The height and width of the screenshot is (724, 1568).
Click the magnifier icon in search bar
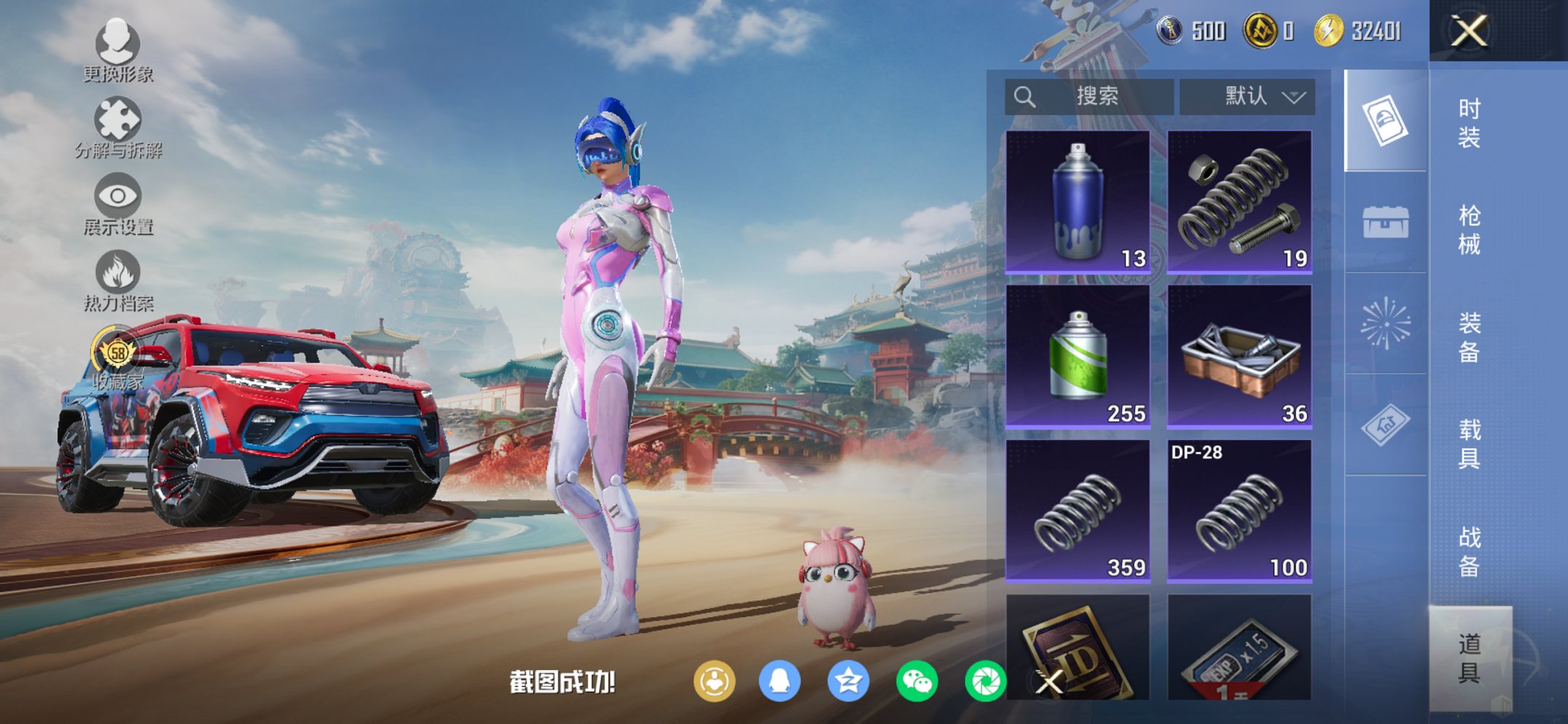click(x=1024, y=95)
